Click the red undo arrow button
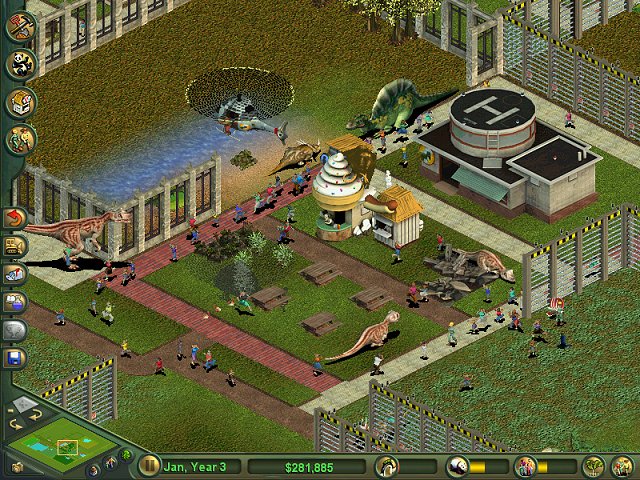 (x=15, y=217)
